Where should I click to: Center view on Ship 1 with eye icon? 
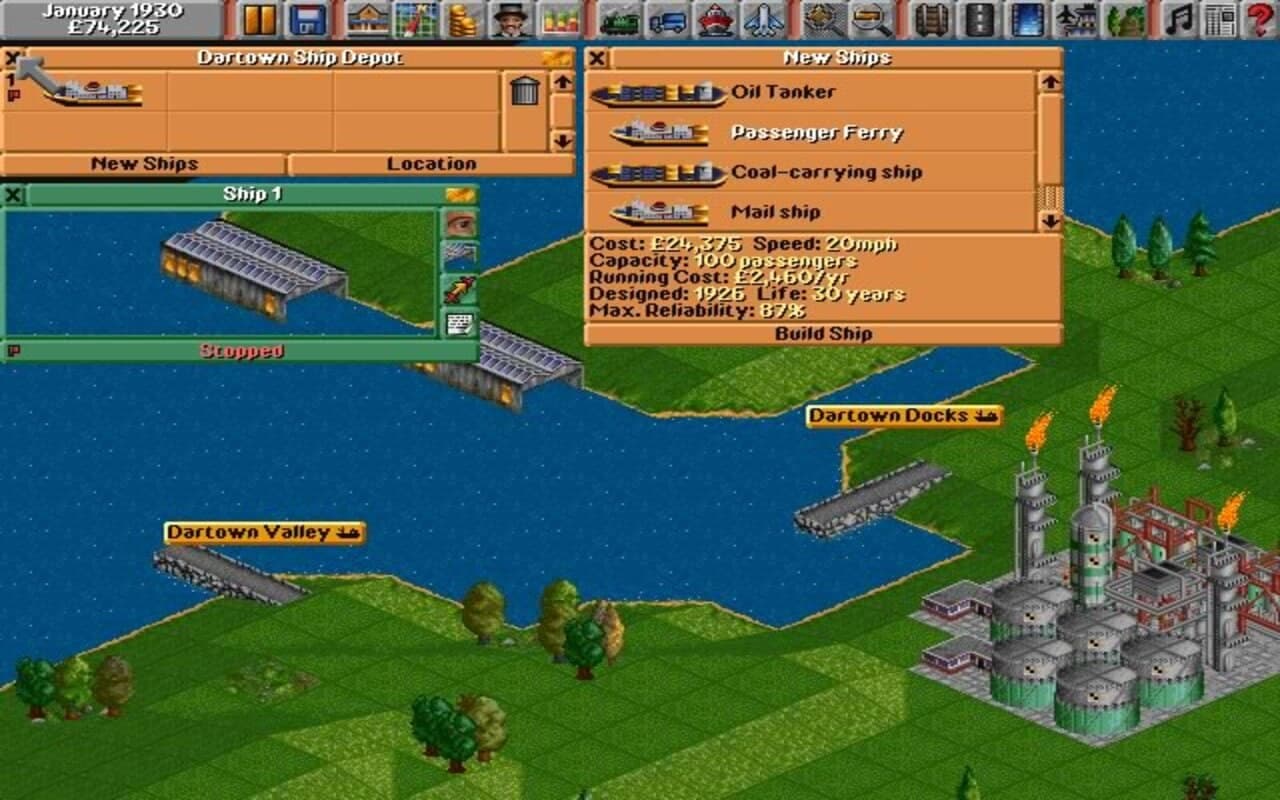point(460,225)
